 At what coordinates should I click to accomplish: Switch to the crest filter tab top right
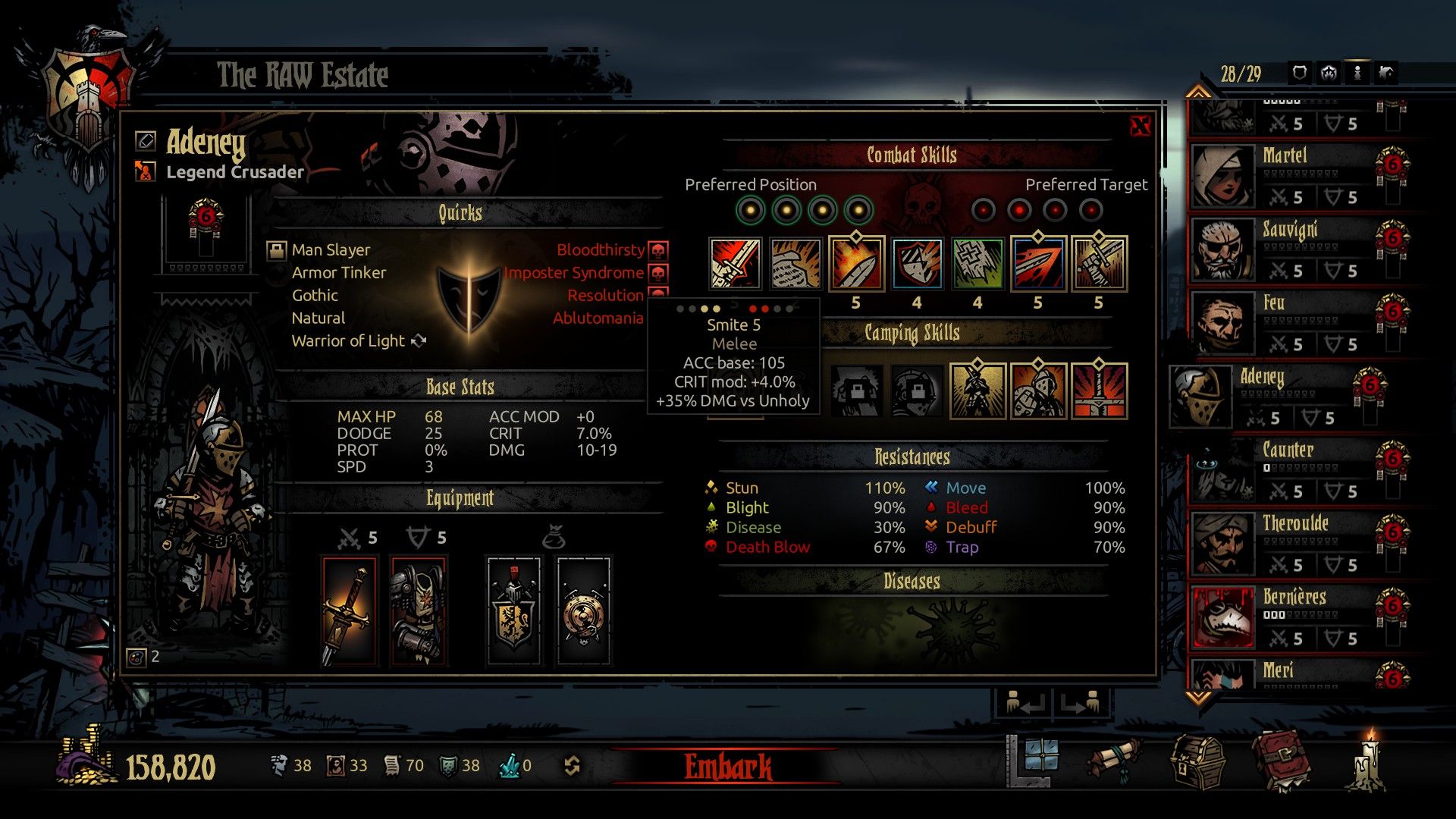click(1329, 72)
